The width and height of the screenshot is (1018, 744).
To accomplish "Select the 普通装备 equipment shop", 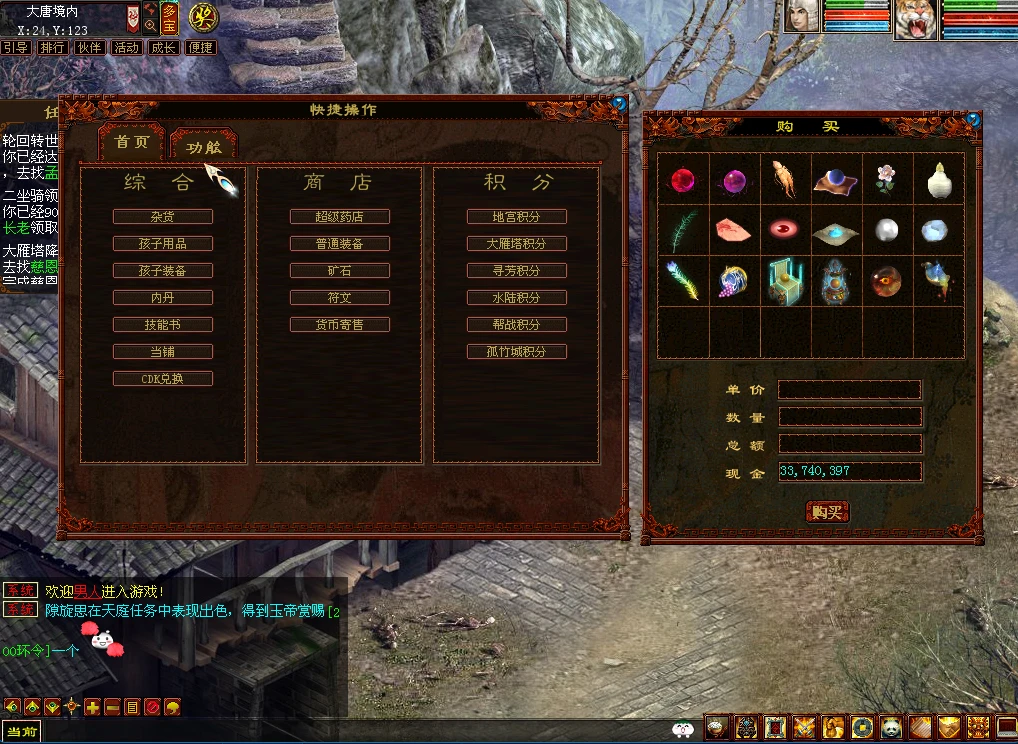I will [340, 244].
